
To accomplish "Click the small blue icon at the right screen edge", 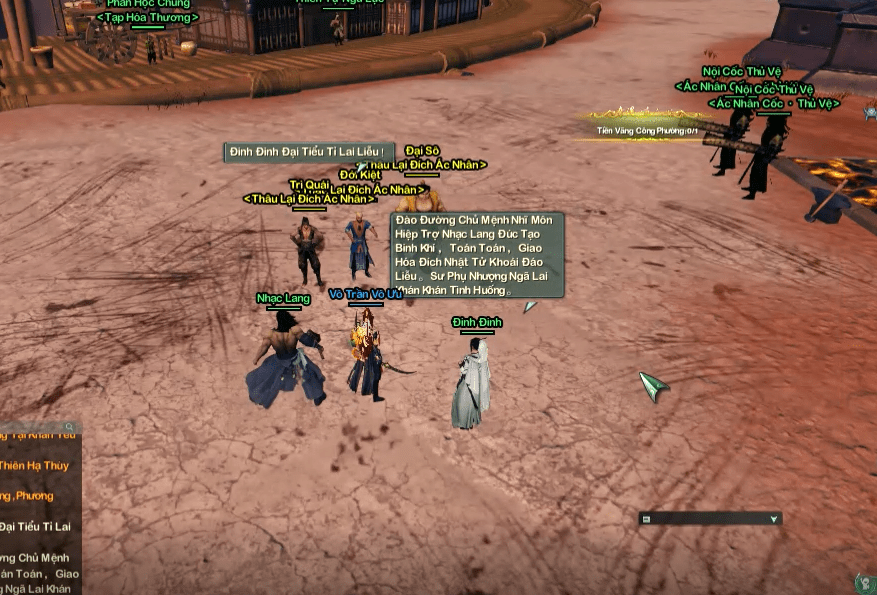I will click(871, 112).
